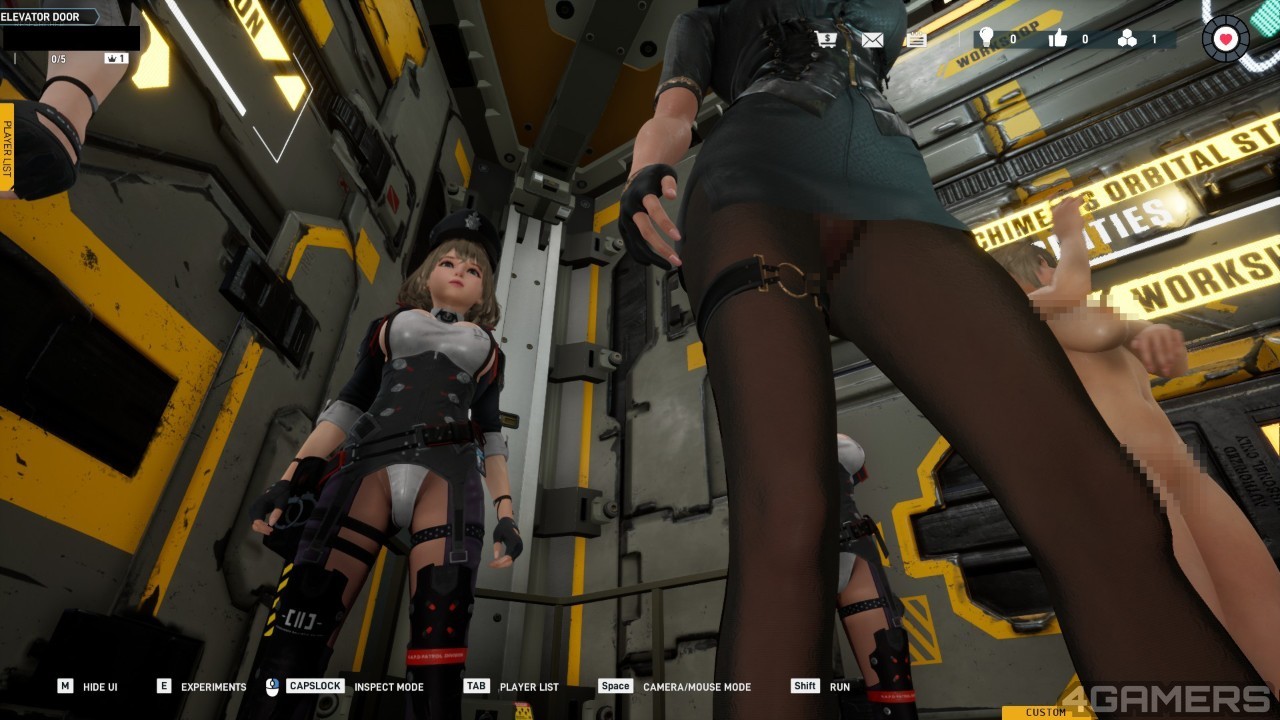Open the calendar schedule icon
This screenshot has height=720, width=1280.
tap(916, 39)
